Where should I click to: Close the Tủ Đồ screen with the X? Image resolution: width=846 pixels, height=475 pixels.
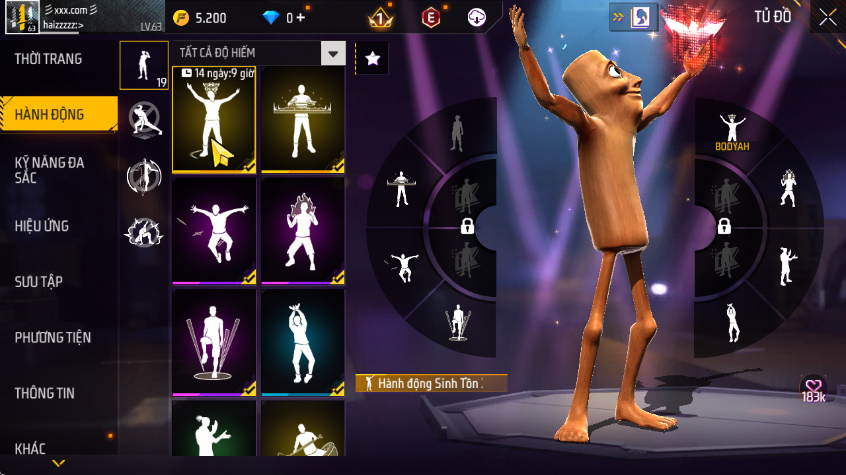pos(828,17)
